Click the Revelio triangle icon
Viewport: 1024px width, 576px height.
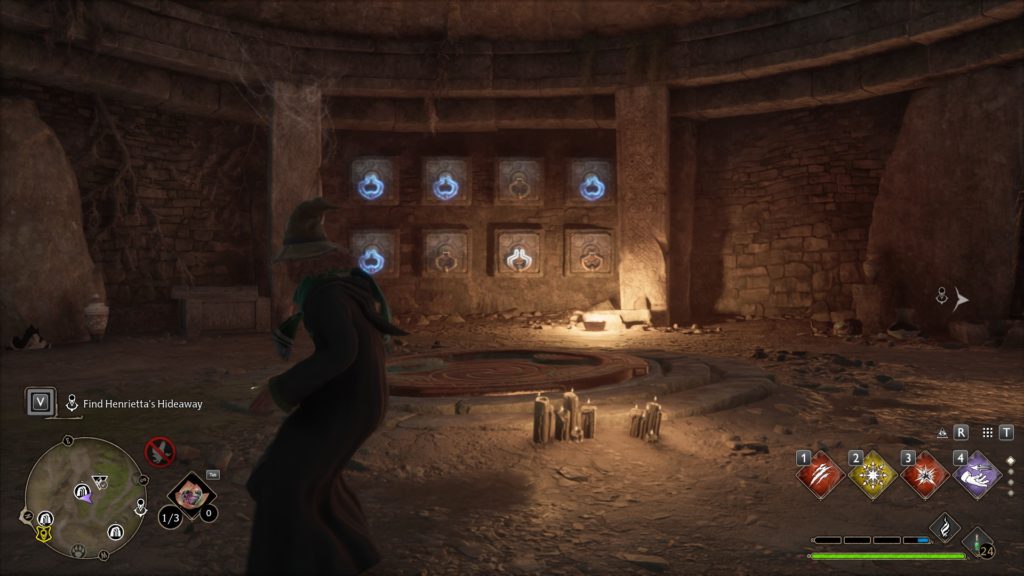coord(942,433)
